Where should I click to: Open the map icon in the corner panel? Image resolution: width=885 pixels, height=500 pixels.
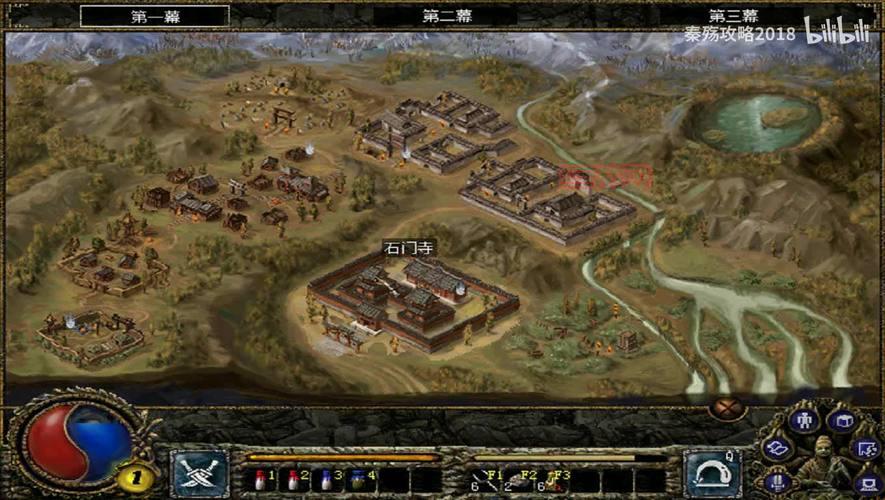point(866,449)
